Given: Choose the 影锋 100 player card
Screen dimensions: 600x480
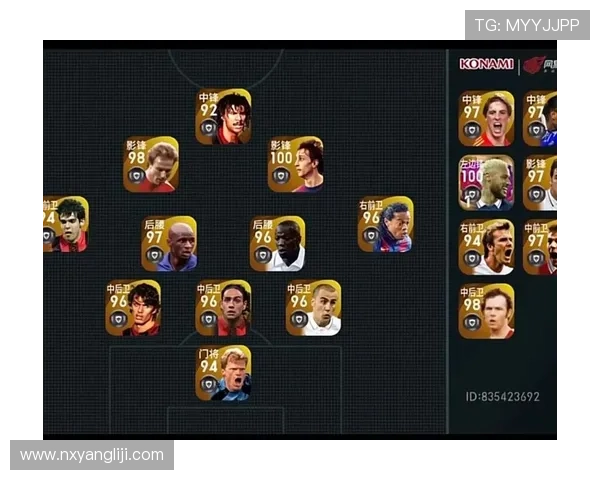Looking at the screenshot, I should 295,165.
